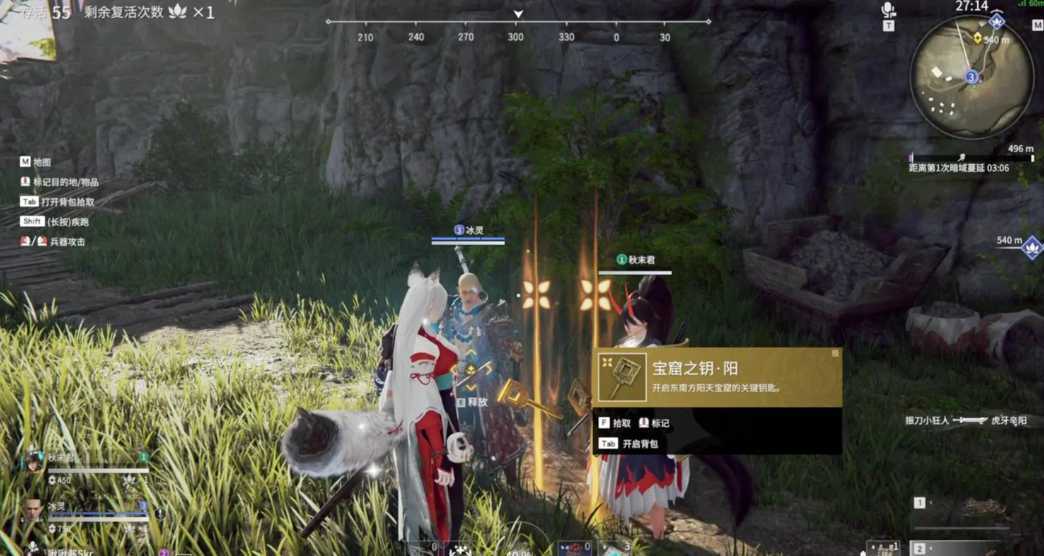This screenshot has width=1044, height=556.
Task: Select weapon slot 2
Action: pyautogui.click(x=919, y=548)
